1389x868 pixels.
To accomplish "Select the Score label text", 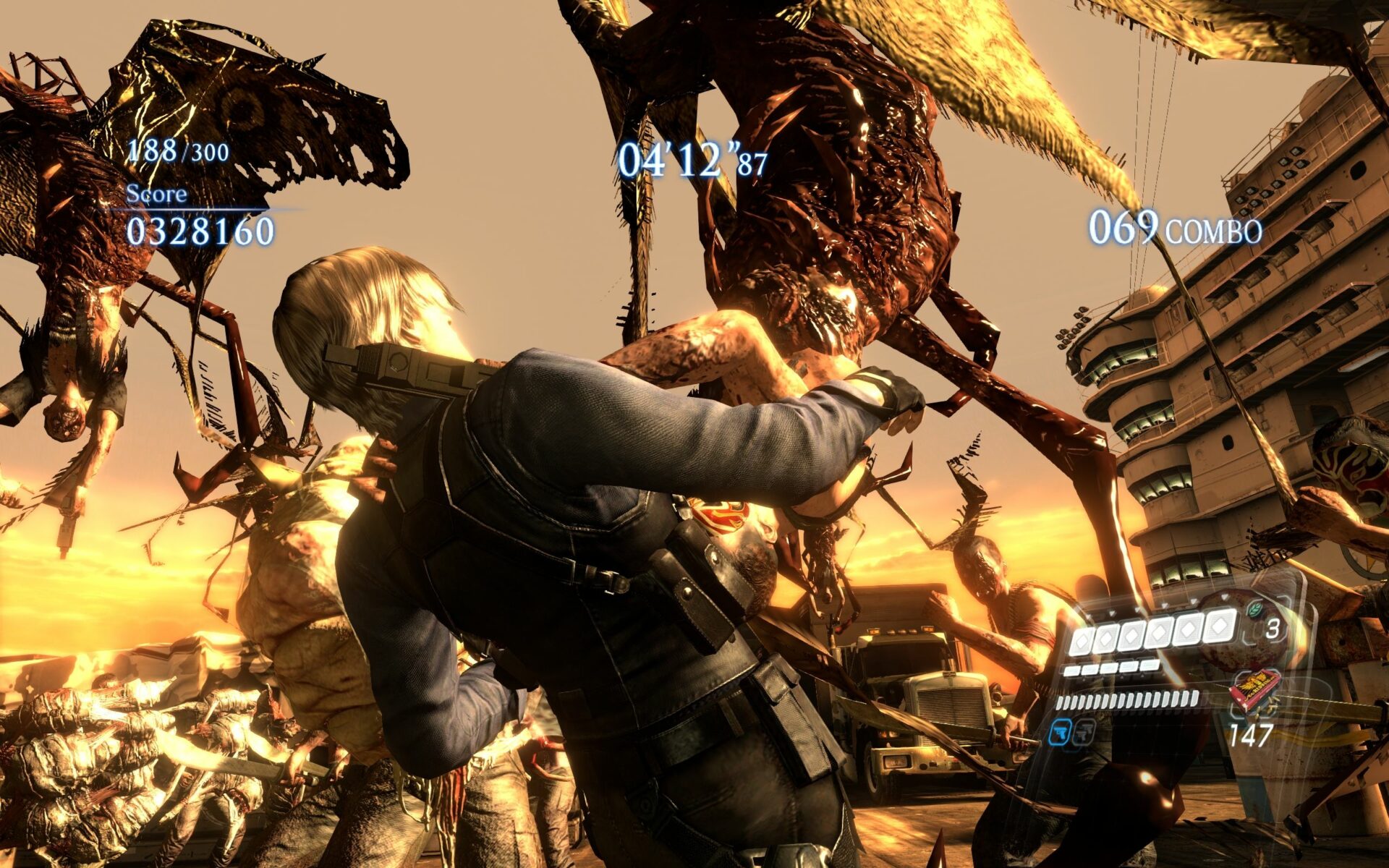I will [156, 195].
